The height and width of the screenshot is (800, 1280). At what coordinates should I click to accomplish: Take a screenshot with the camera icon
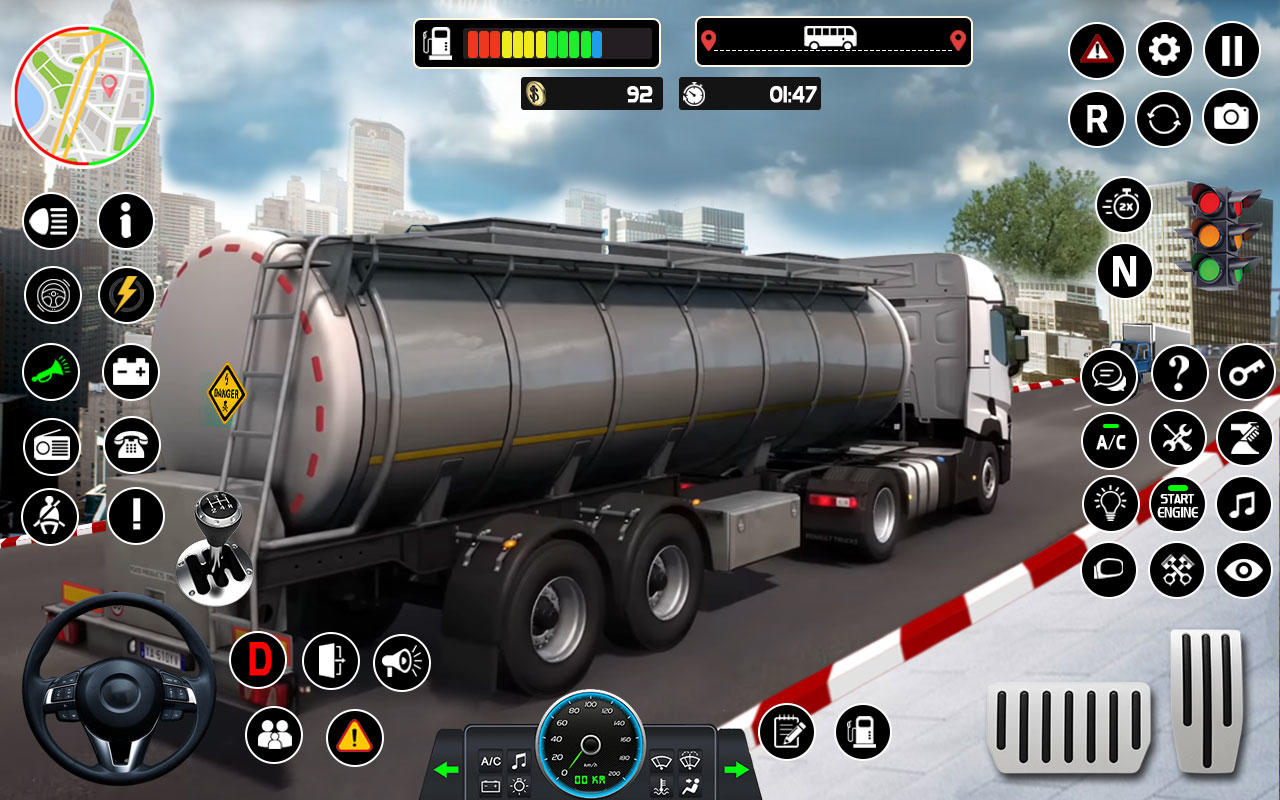click(1231, 119)
